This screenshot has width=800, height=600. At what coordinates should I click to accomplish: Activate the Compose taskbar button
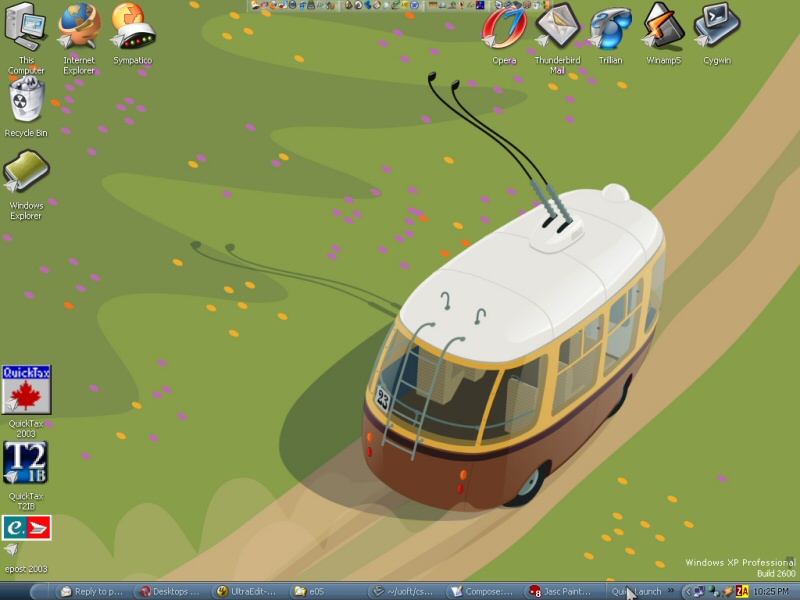483,591
